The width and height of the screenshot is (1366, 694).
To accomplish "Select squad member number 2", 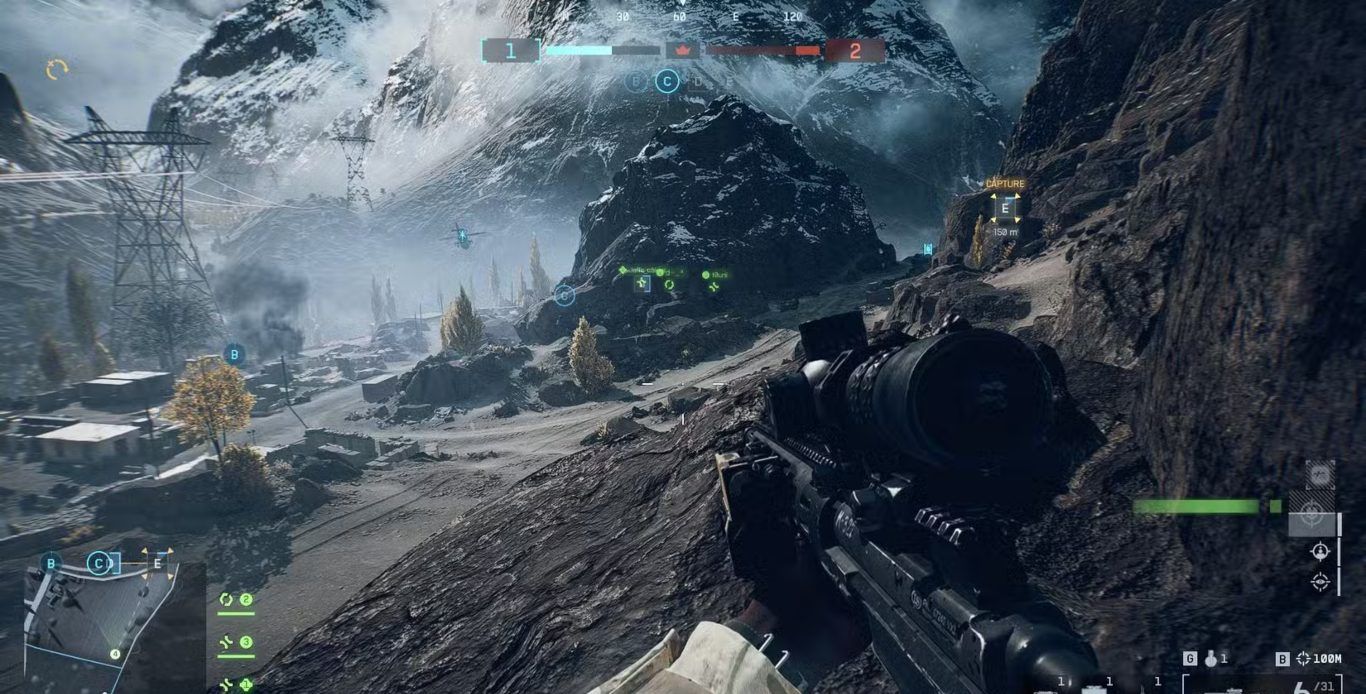I will (x=235, y=600).
